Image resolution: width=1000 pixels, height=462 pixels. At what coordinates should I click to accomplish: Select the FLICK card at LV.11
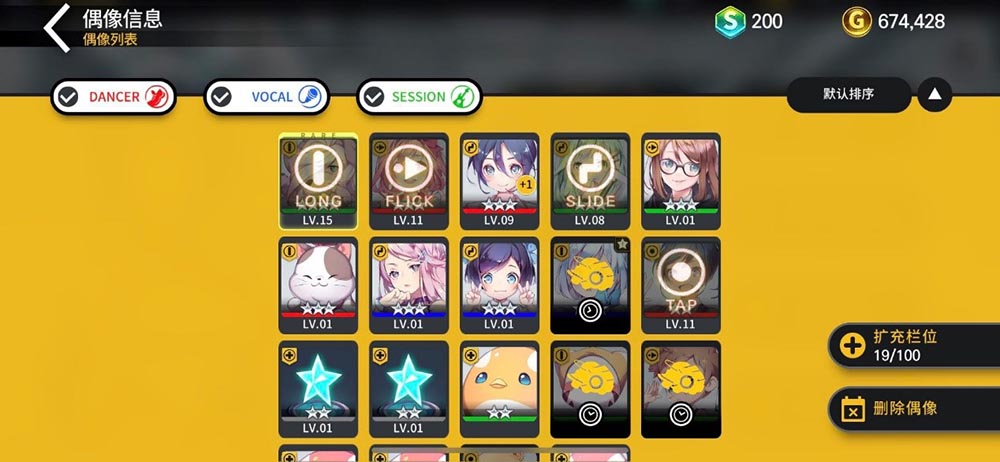(409, 181)
